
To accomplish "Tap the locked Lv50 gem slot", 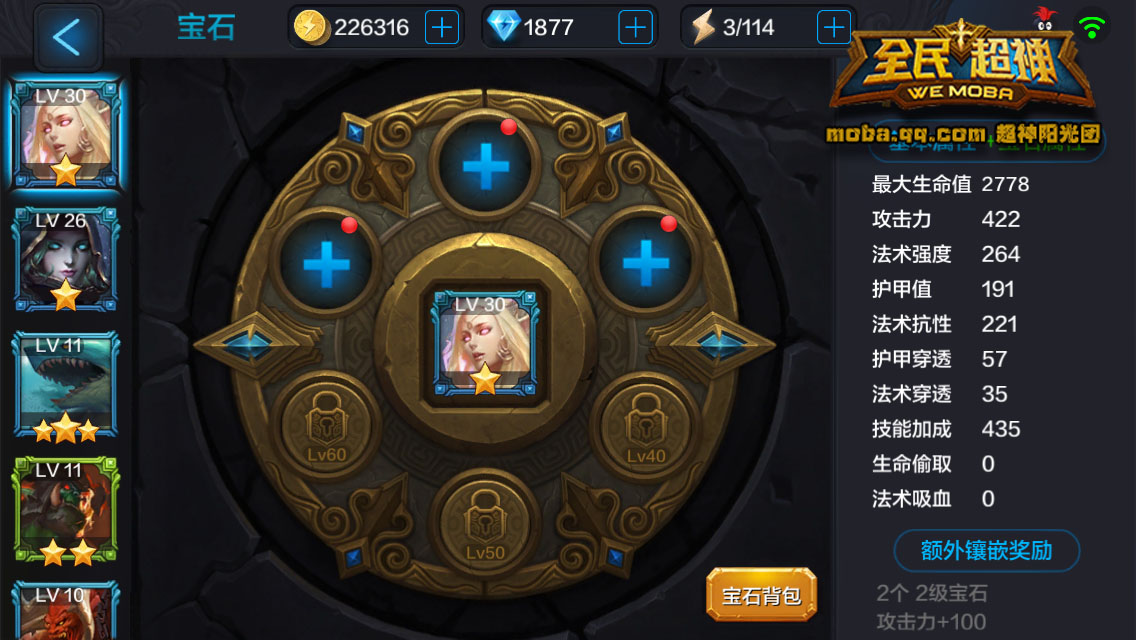I will click(x=486, y=520).
